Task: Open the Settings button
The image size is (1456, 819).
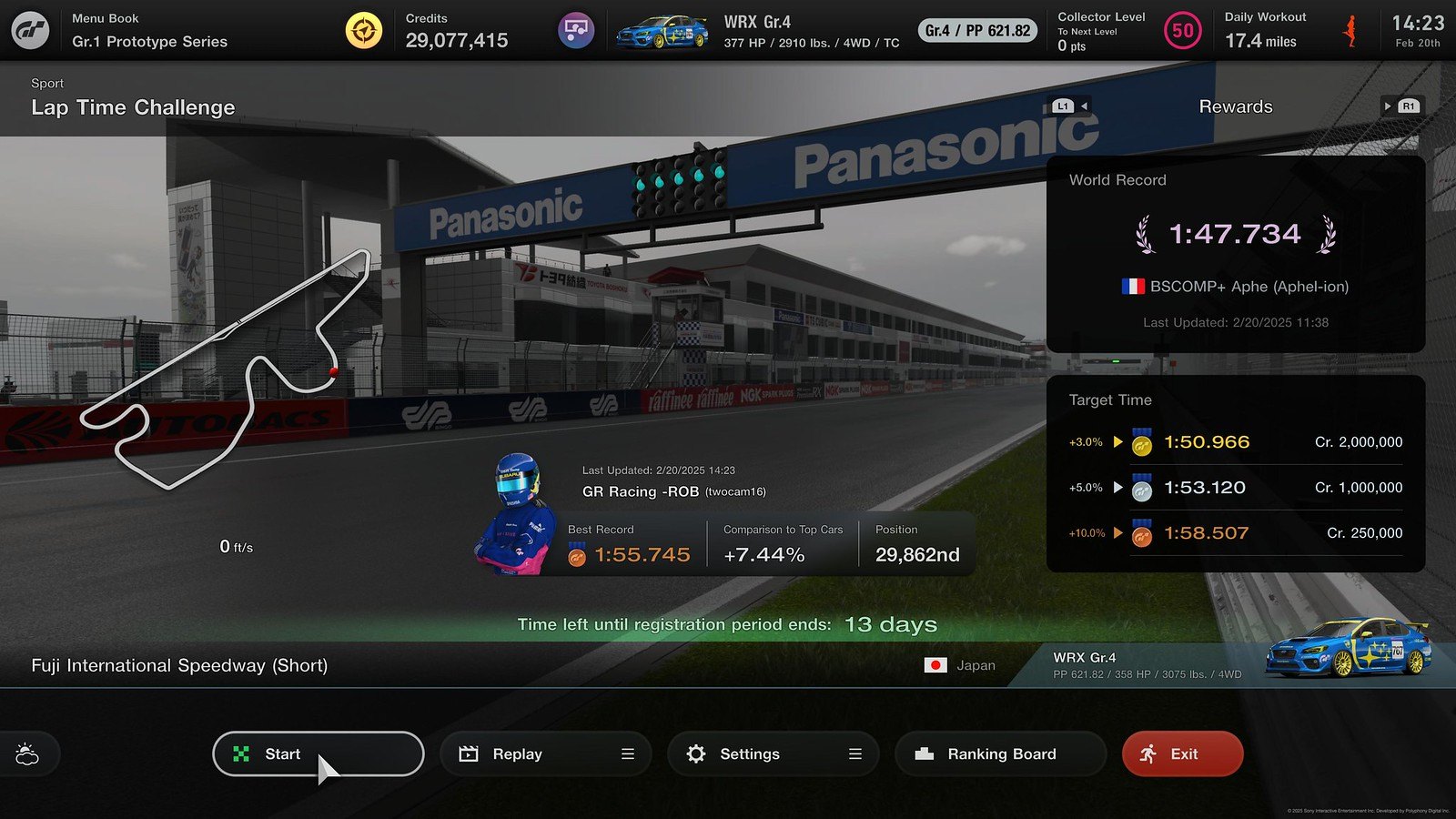Action: click(x=749, y=753)
